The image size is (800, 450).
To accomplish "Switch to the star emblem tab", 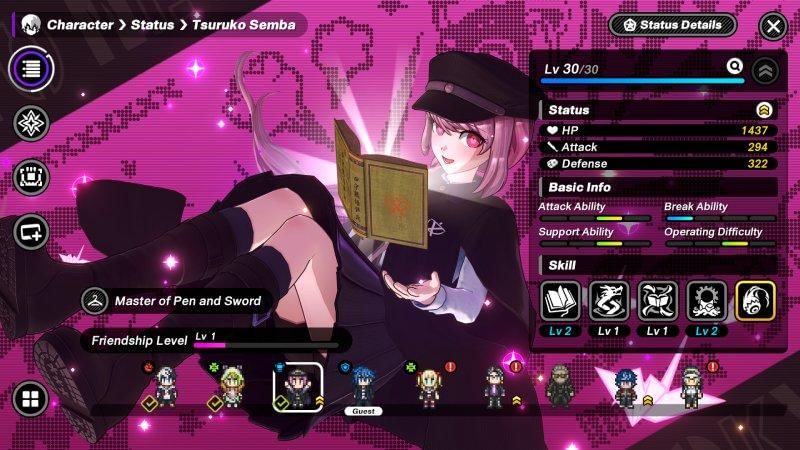I will 32,123.
